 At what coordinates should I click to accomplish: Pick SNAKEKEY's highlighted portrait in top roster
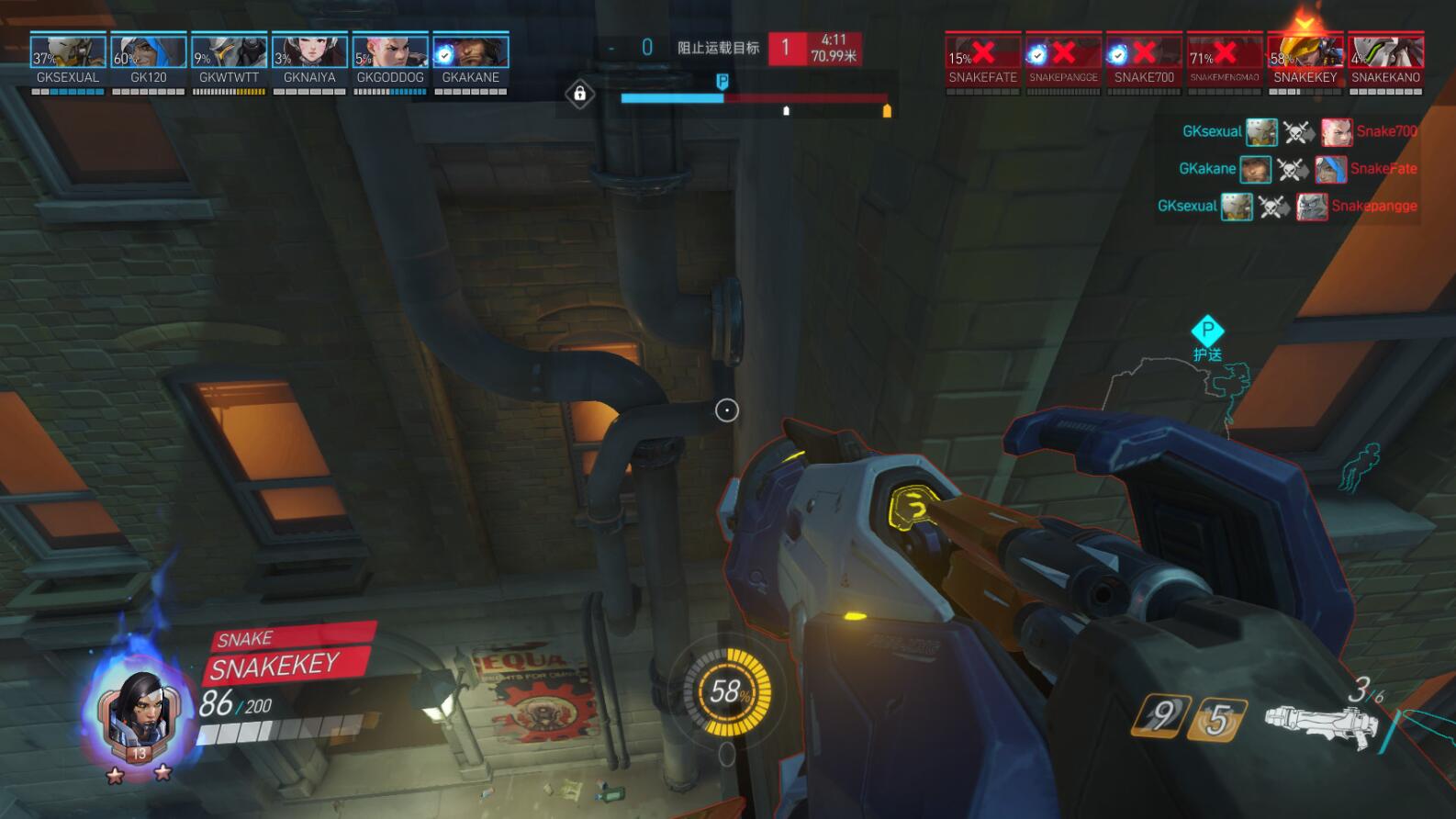(1305, 52)
